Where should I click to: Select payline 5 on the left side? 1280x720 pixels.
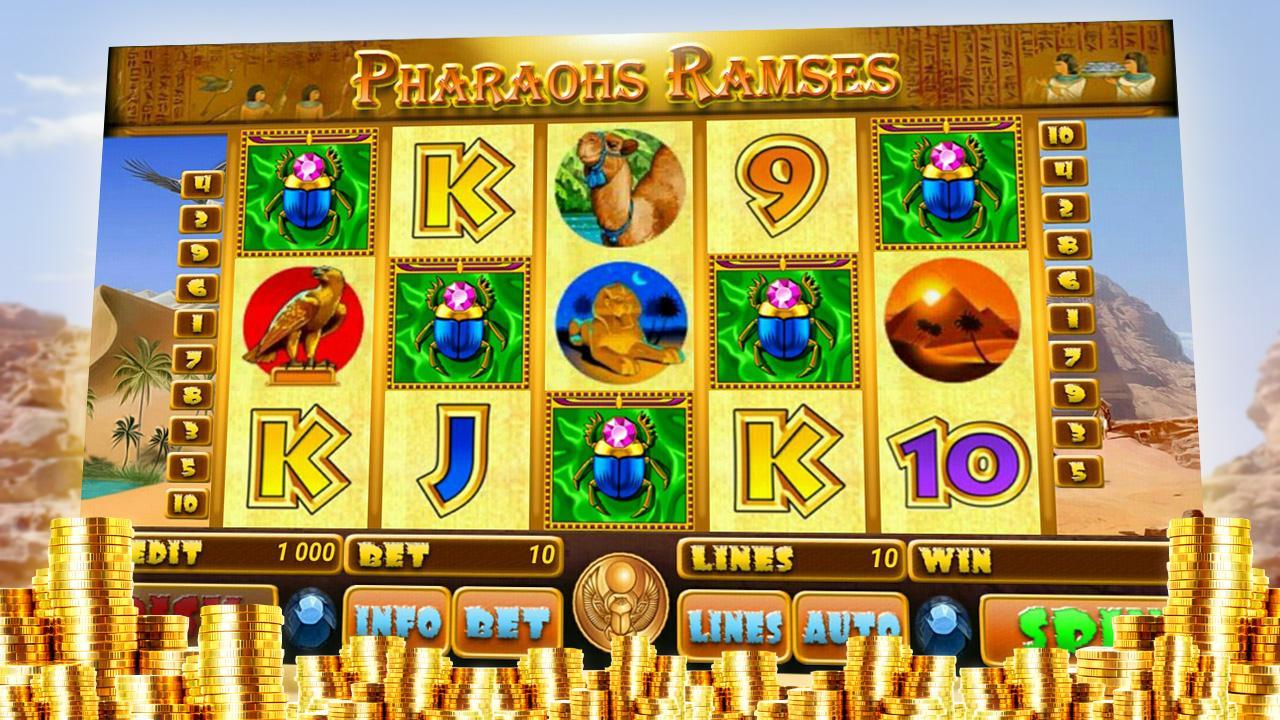point(190,466)
